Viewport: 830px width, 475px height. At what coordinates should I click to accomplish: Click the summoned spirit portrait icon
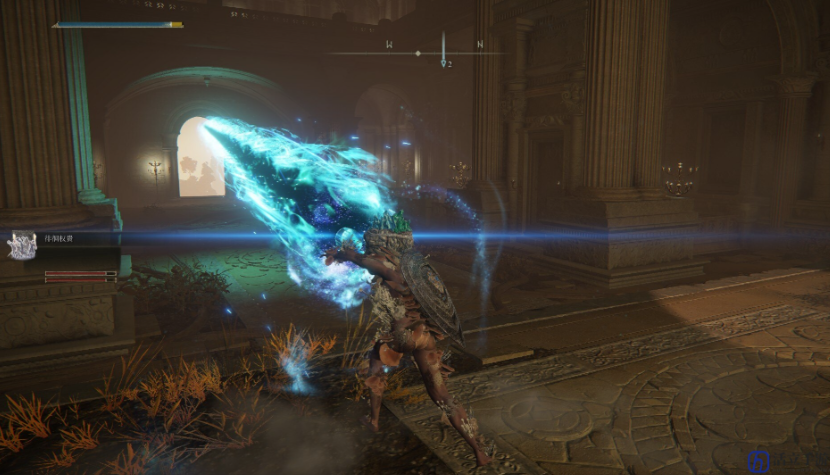(x=21, y=246)
